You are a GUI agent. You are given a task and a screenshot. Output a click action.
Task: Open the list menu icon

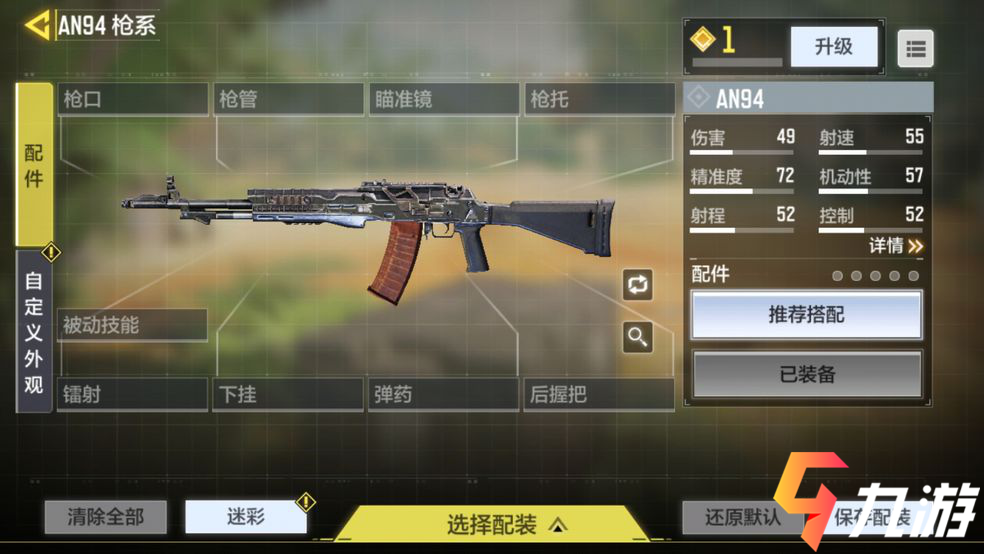point(915,47)
